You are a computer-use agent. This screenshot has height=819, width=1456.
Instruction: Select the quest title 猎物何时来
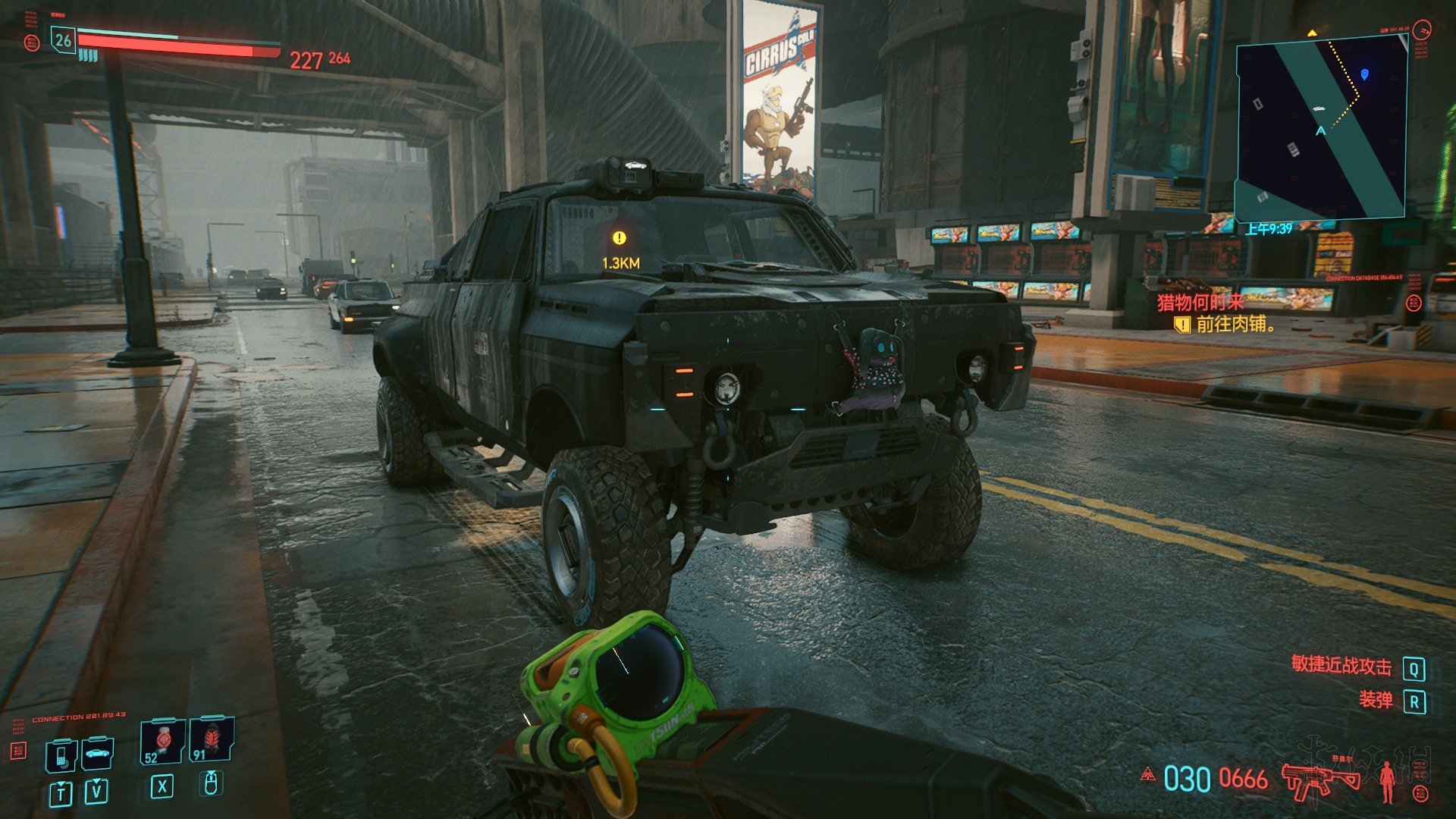point(1200,303)
